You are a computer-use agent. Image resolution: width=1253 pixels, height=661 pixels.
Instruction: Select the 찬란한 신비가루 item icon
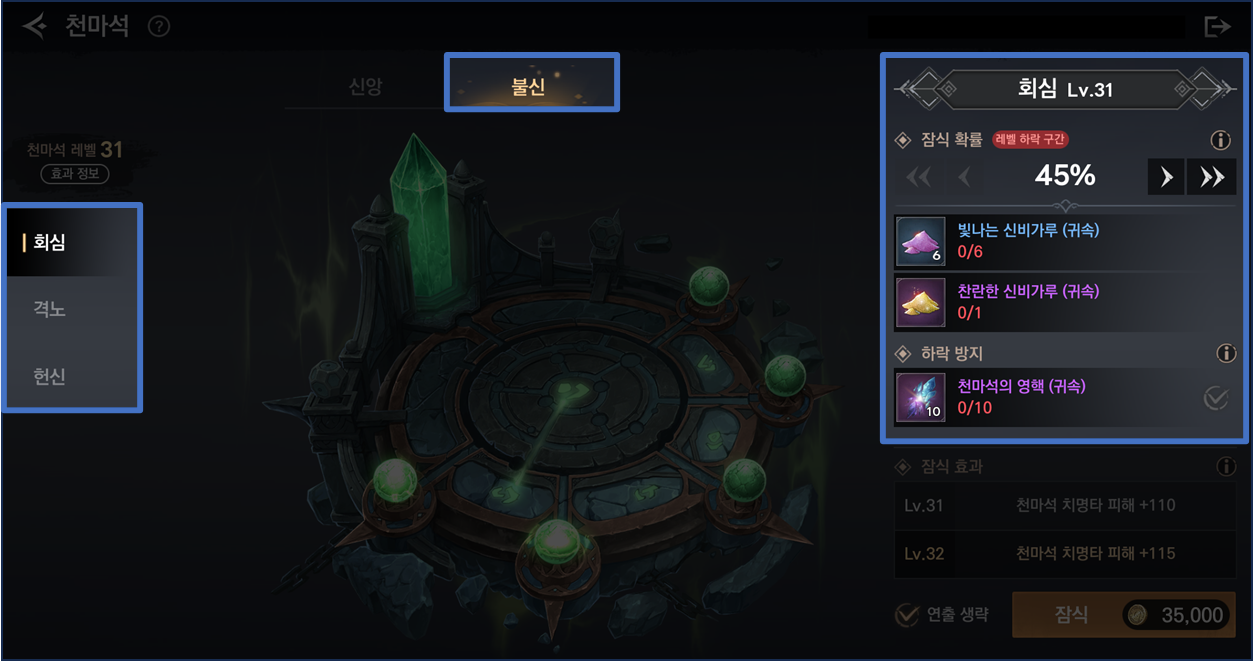(920, 302)
